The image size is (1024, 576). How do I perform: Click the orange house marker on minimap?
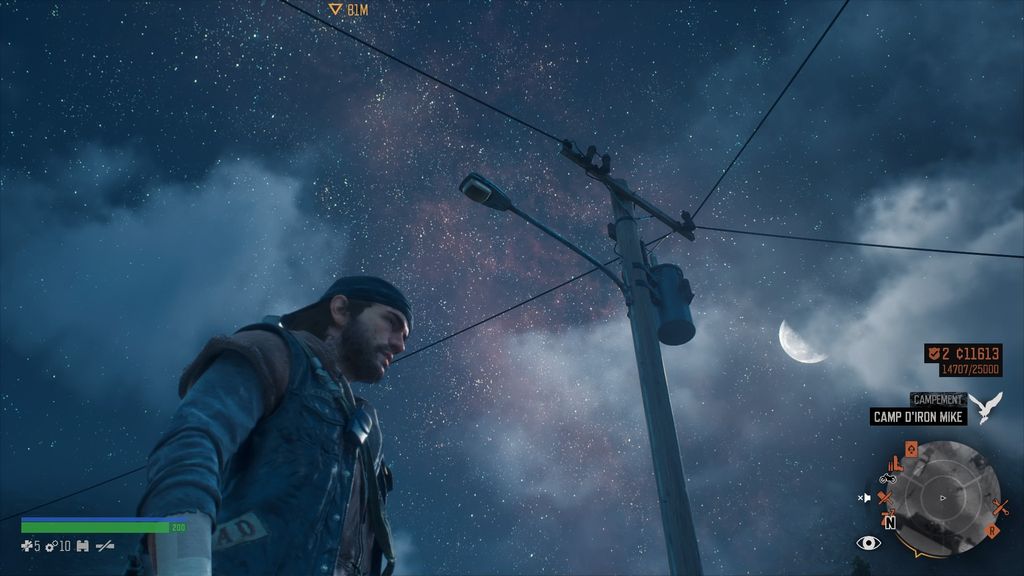(910, 447)
